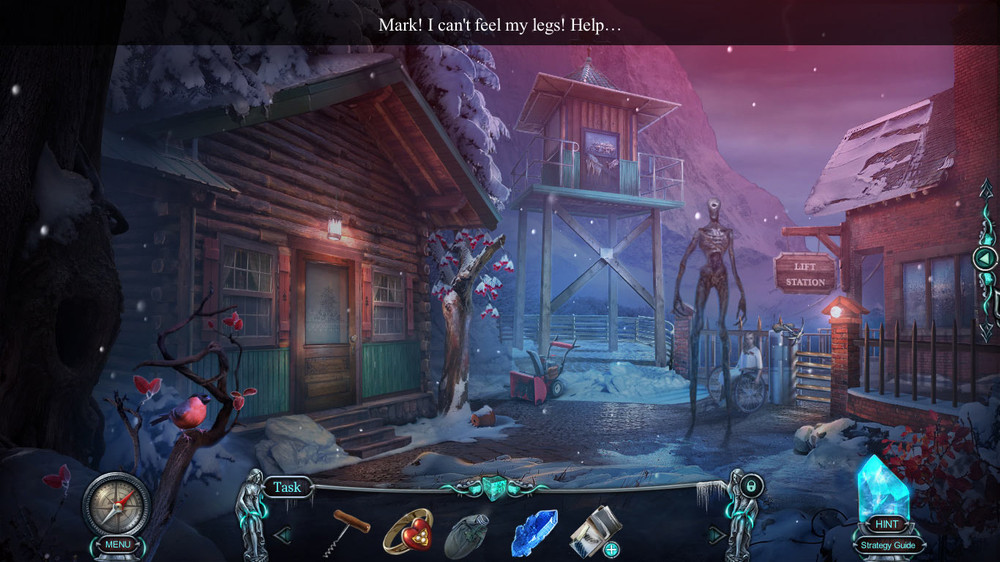Show next inventory items with right arrow
The image size is (1000, 562).
click(x=717, y=535)
